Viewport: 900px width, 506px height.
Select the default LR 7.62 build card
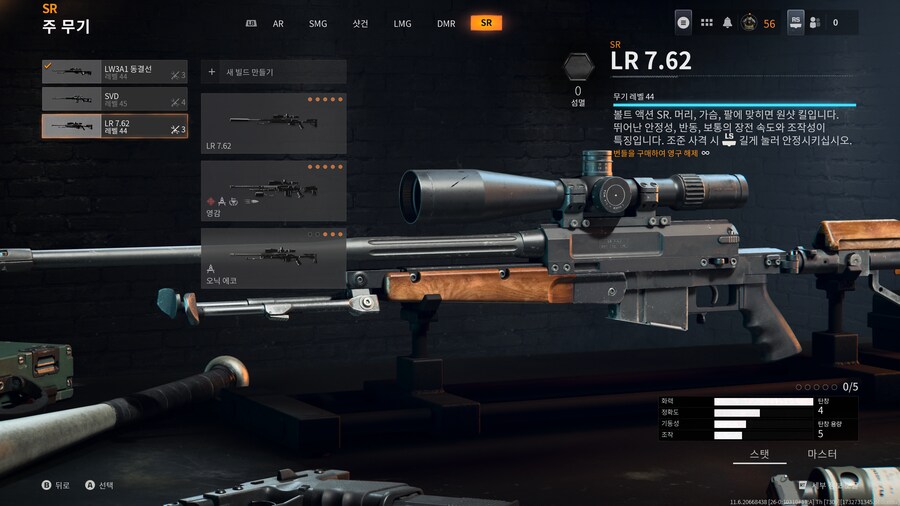pyautogui.click(x=274, y=123)
